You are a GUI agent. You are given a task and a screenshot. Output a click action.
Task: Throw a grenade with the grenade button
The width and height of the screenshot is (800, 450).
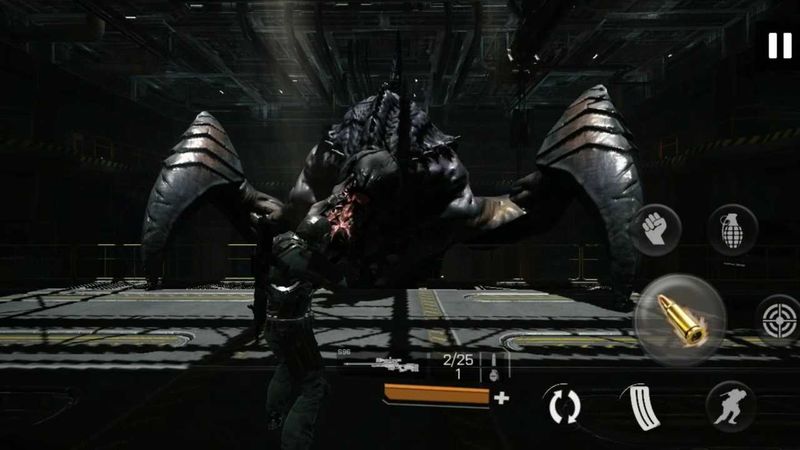pos(732,229)
